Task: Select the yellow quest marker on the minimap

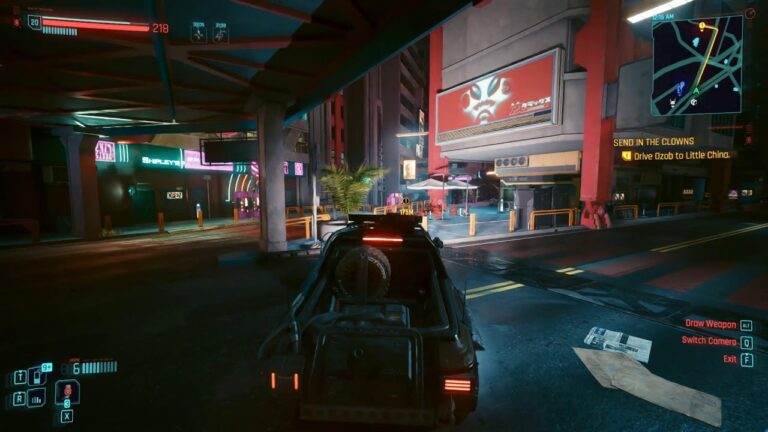Action: pos(702,26)
